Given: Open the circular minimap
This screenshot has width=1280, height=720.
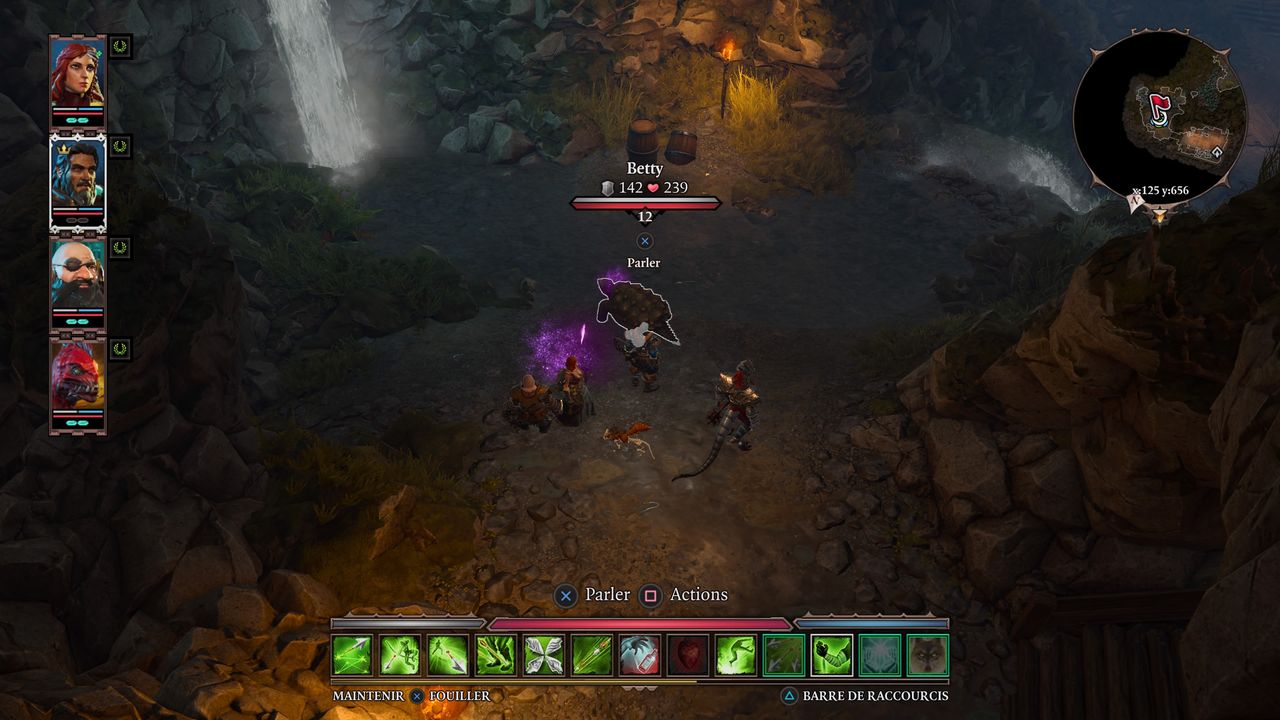Looking at the screenshot, I should pyautogui.click(x=1159, y=117).
